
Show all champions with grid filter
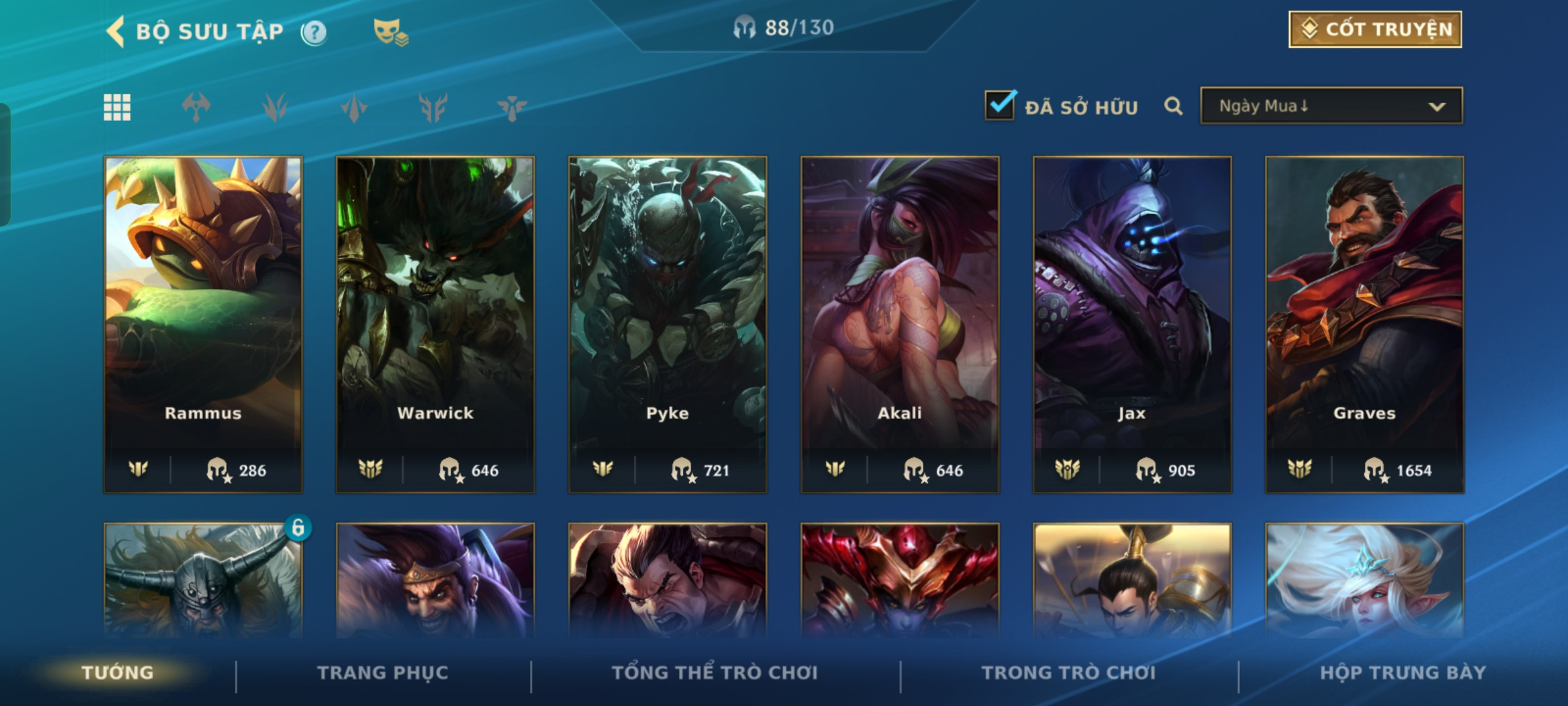117,107
